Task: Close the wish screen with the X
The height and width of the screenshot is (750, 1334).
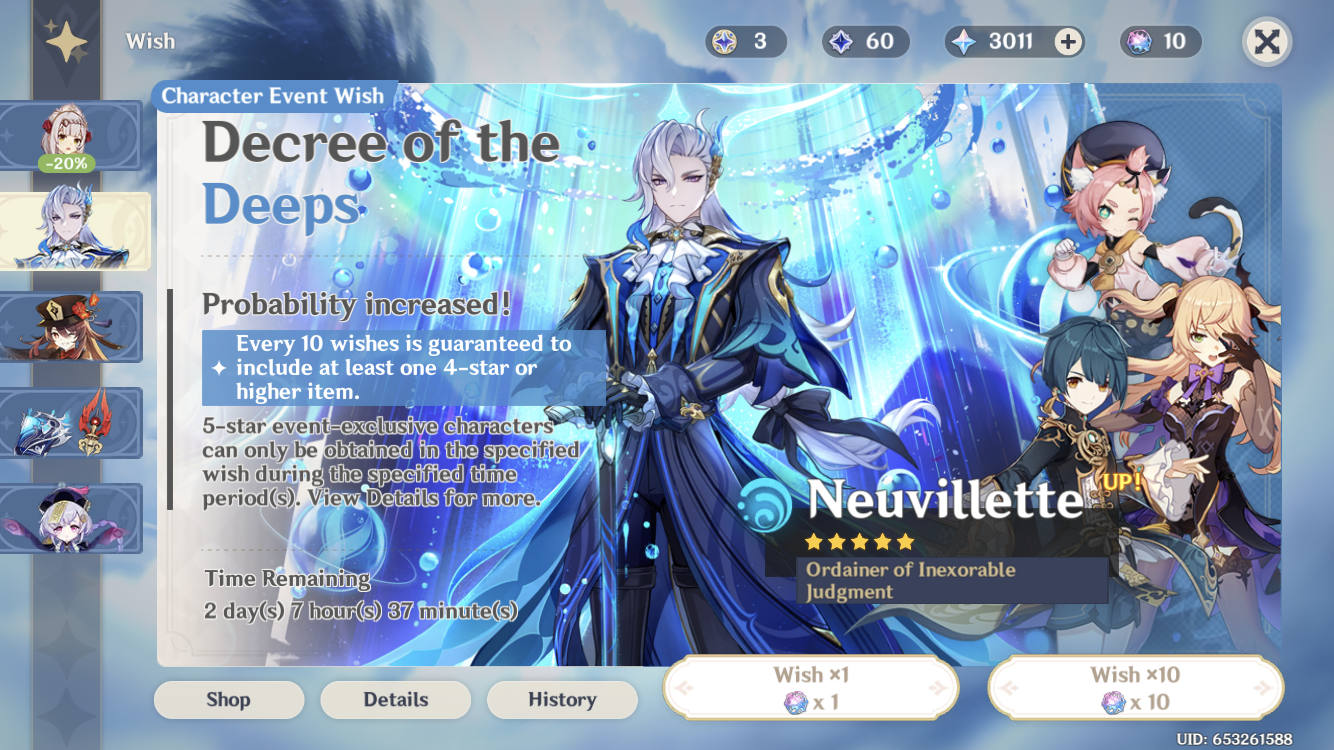Action: pyautogui.click(x=1268, y=40)
